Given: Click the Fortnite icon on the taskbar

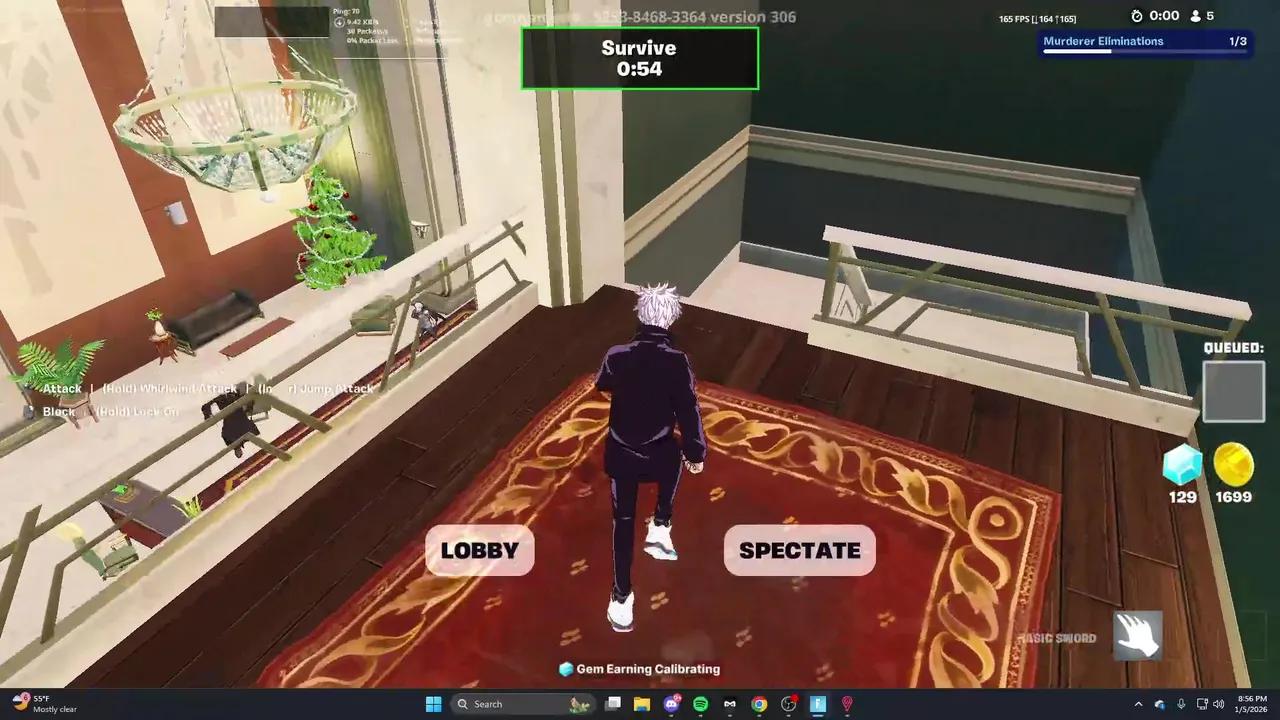Looking at the screenshot, I should click(817, 704).
